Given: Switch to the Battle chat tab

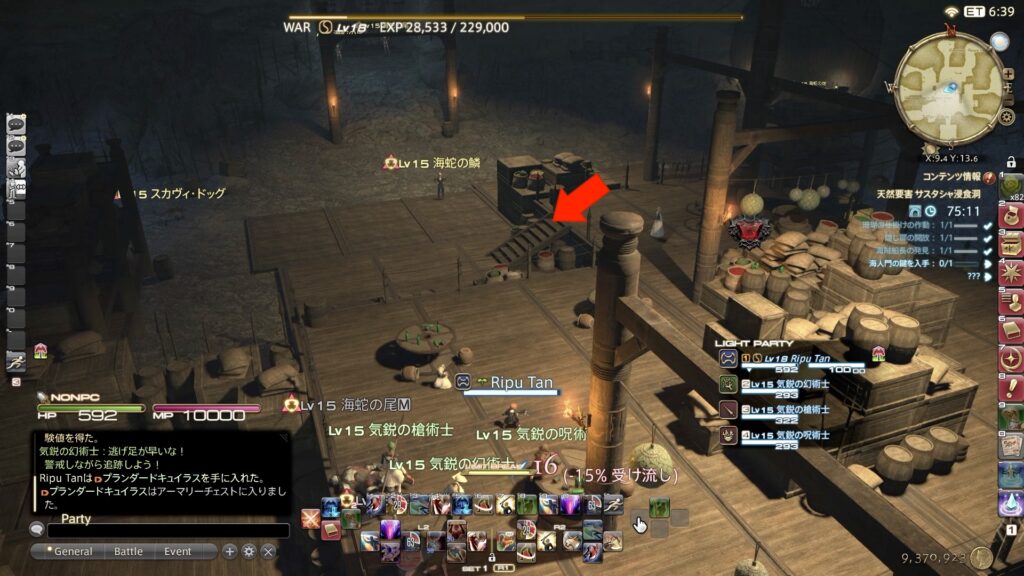Looking at the screenshot, I should [128, 551].
